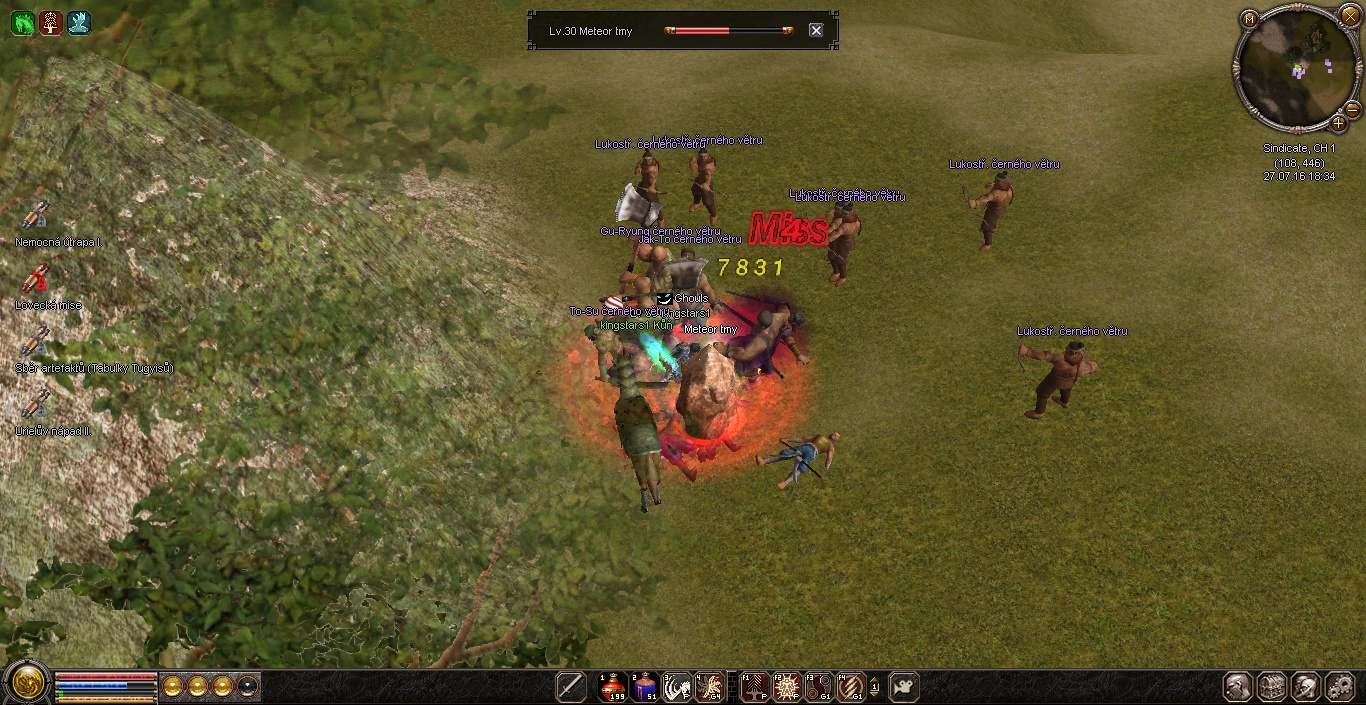The height and width of the screenshot is (705, 1366).
Task: Click the circular minimap
Action: [x=1297, y=68]
